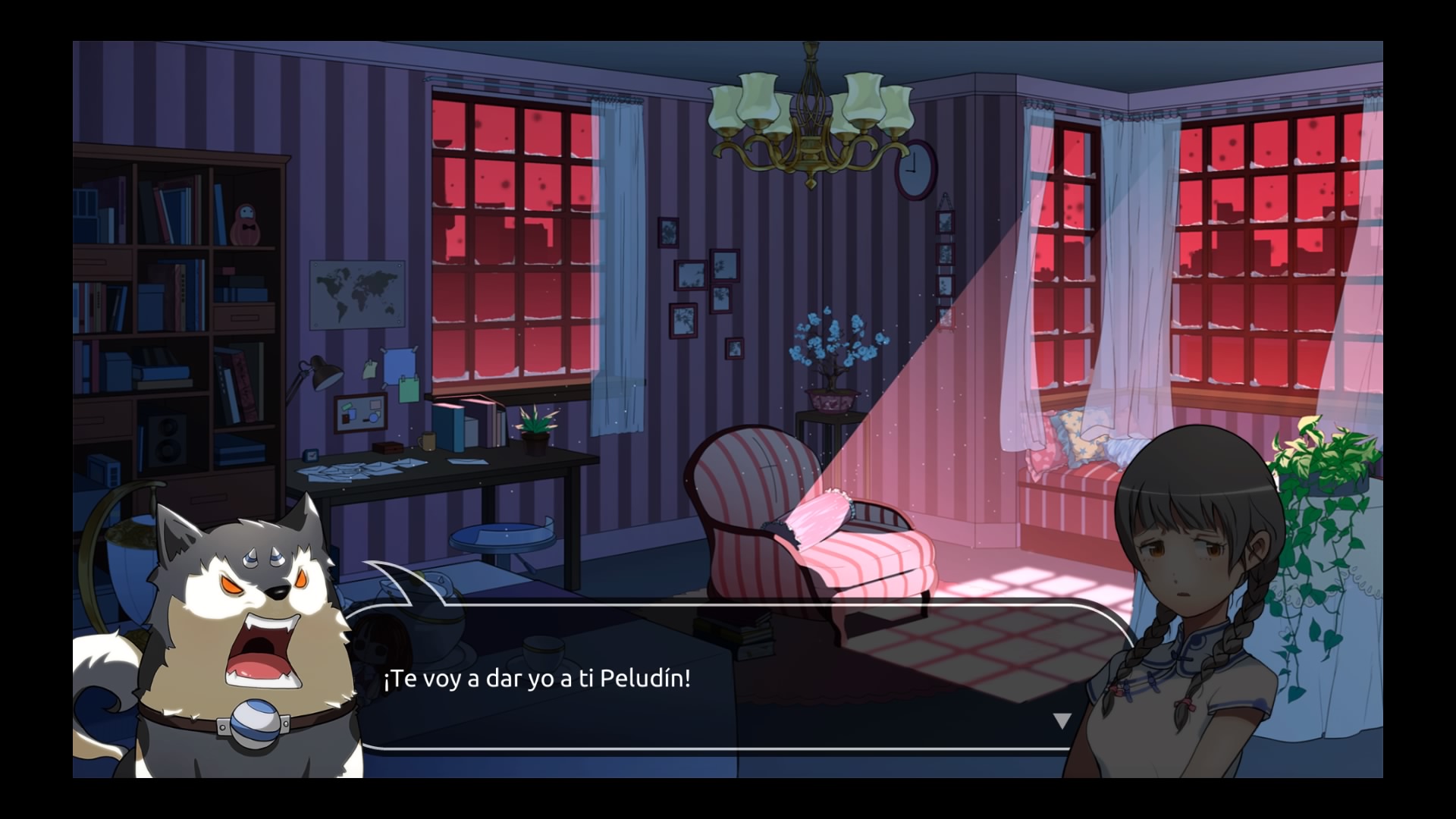Screen dimensions: 1456x819
Task: Advance dialogue with the down arrow indicator
Action: [x=1062, y=720]
